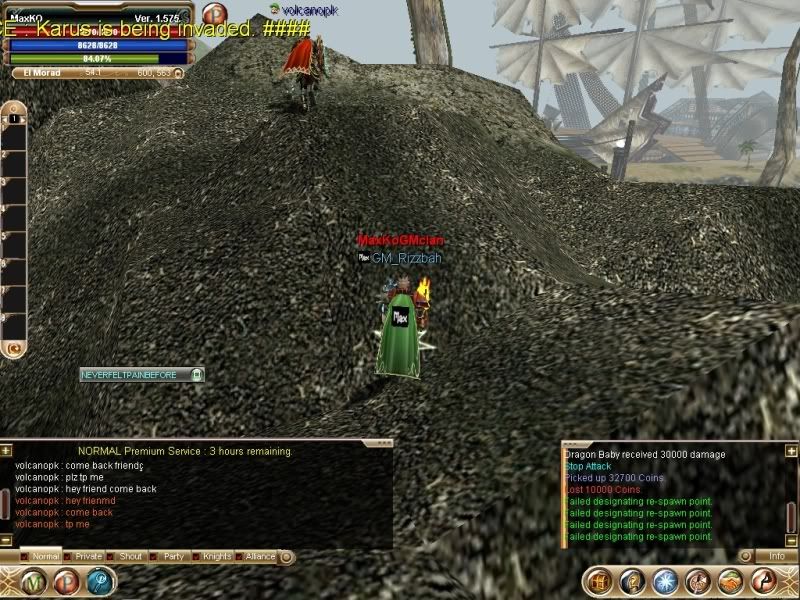The image size is (800, 600).
Task: Open the inventory chest icon
Action: point(600,580)
